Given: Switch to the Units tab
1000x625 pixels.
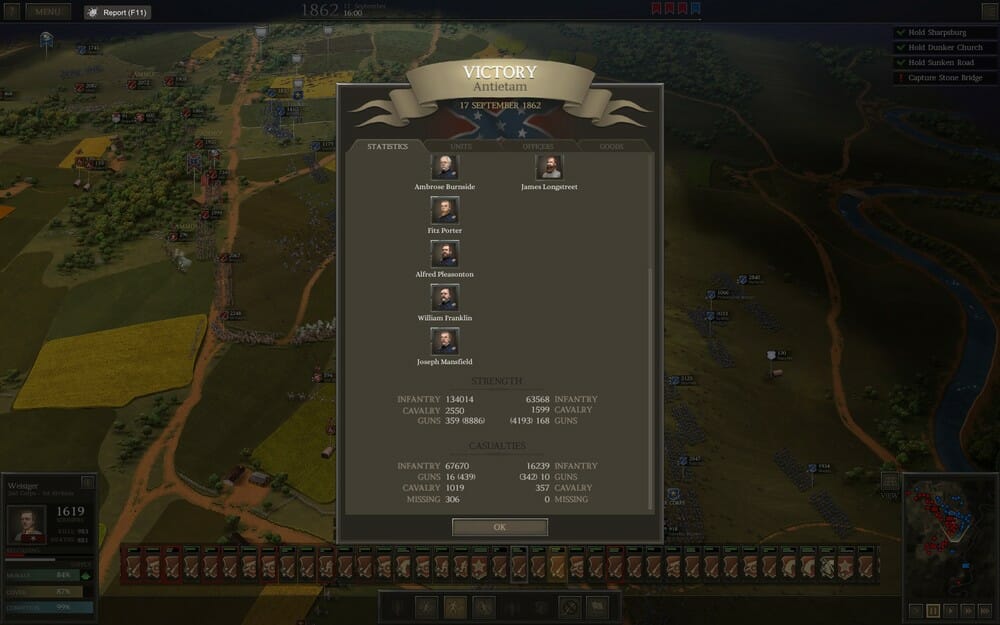Looking at the screenshot, I should click(x=461, y=147).
